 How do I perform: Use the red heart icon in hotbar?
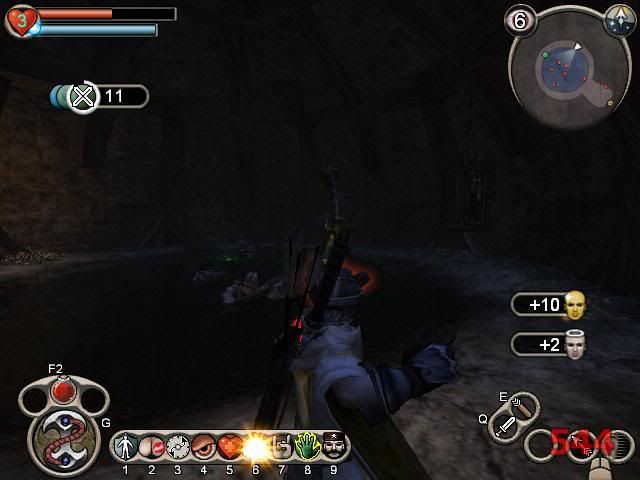(x=229, y=445)
